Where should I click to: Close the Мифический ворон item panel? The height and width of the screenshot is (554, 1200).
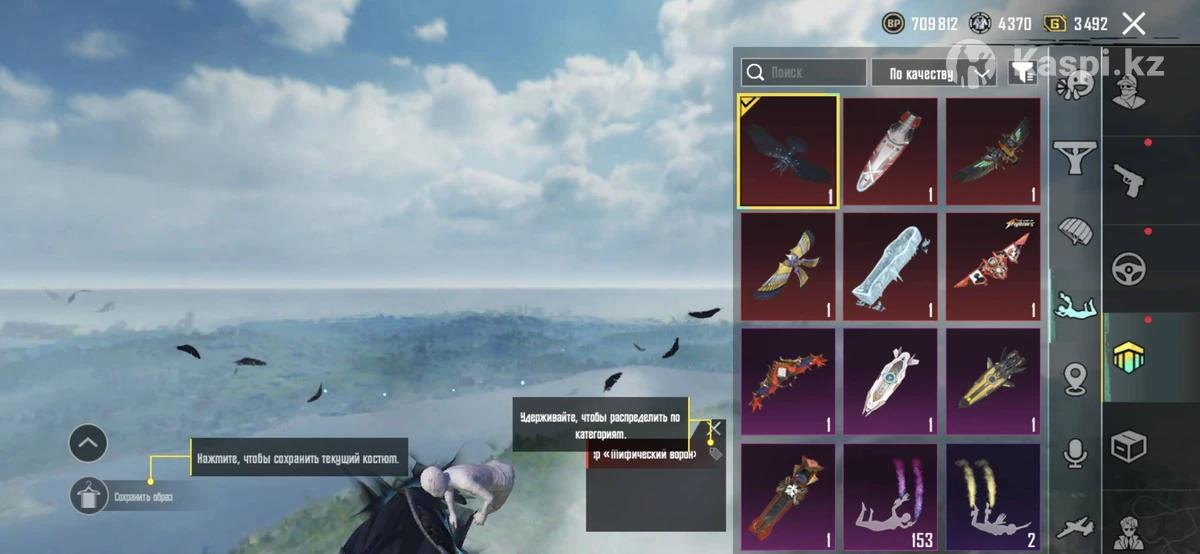[714, 430]
